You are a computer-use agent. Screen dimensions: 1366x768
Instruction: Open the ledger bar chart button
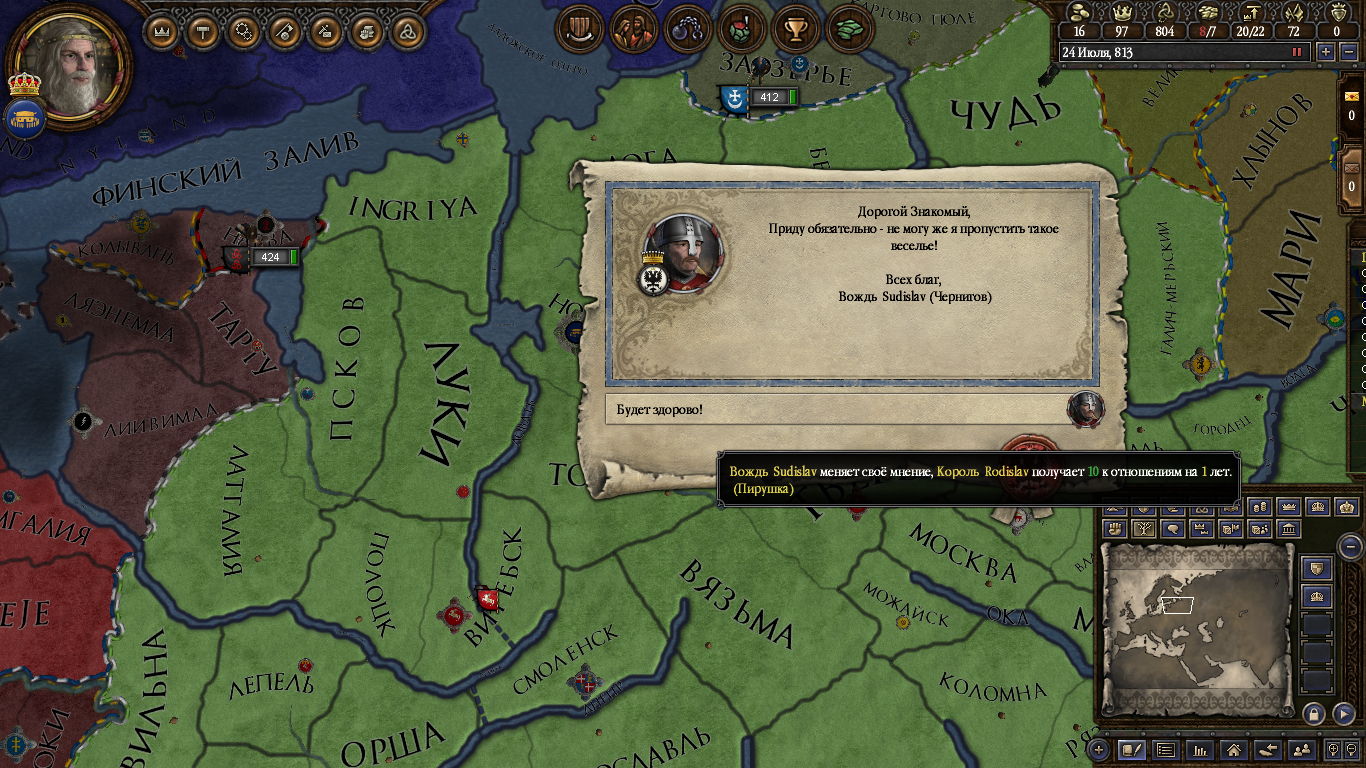(1199, 749)
